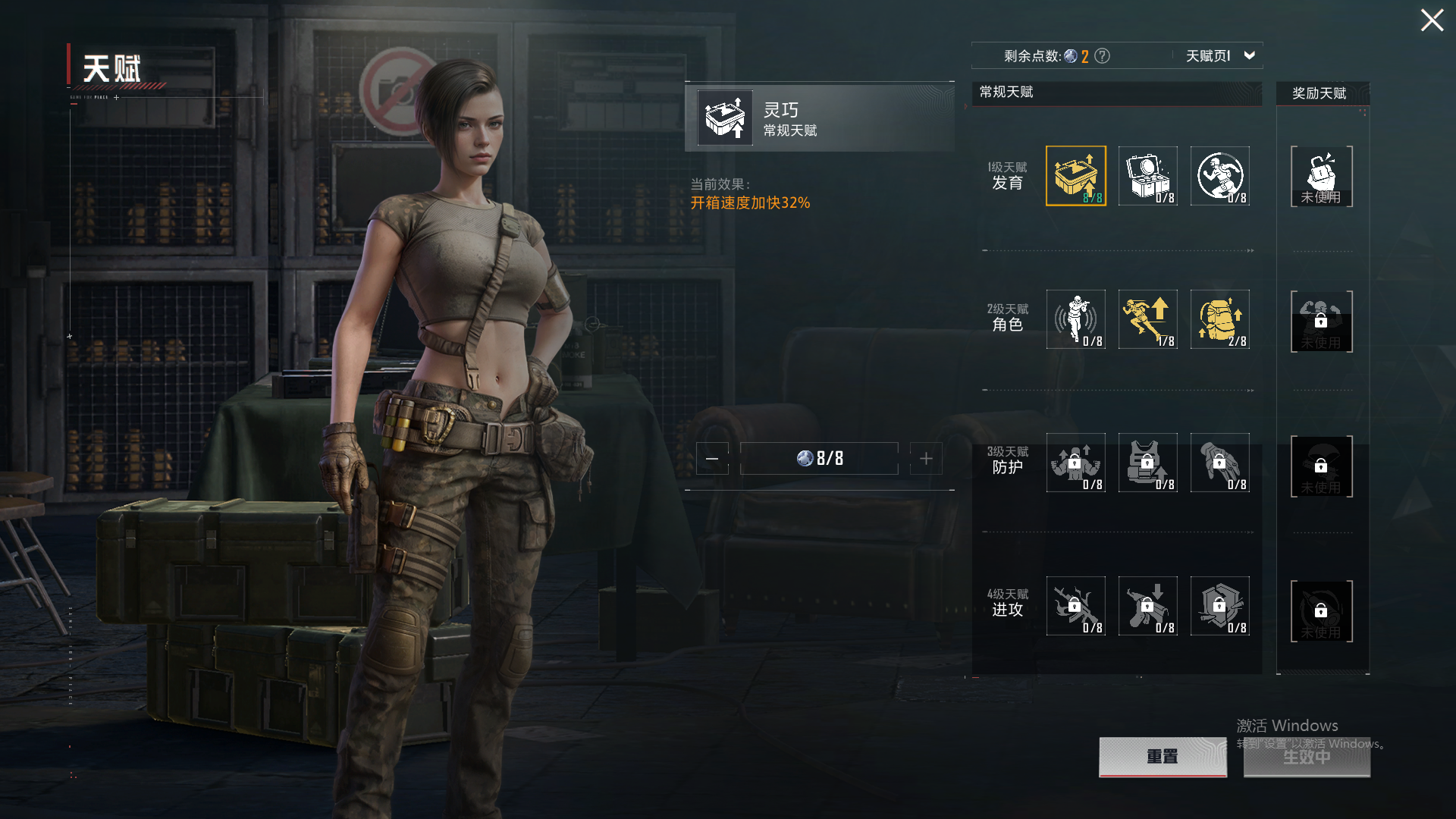Select the locked vest protection talent
Image resolution: width=1456 pixels, height=819 pixels.
[1147, 463]
